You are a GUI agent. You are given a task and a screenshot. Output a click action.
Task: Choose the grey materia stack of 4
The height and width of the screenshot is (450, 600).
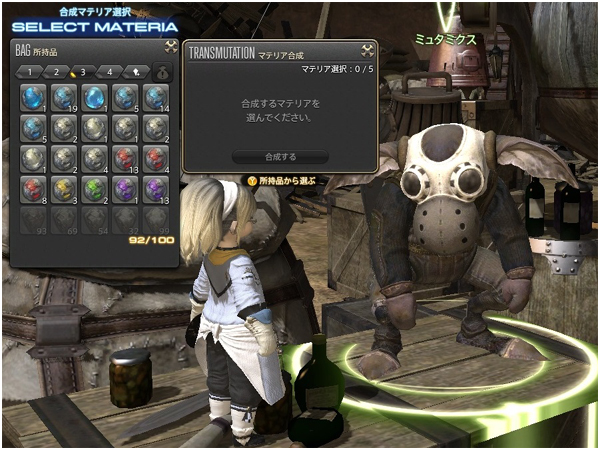[94, 158]
